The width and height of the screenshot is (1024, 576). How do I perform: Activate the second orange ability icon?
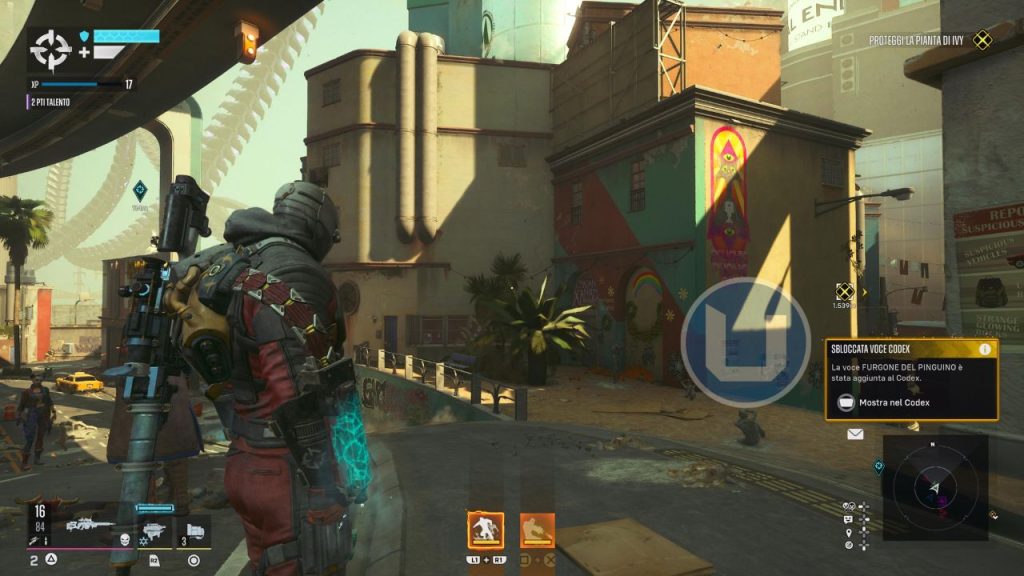pyautogui.click(x=537, y=530)
